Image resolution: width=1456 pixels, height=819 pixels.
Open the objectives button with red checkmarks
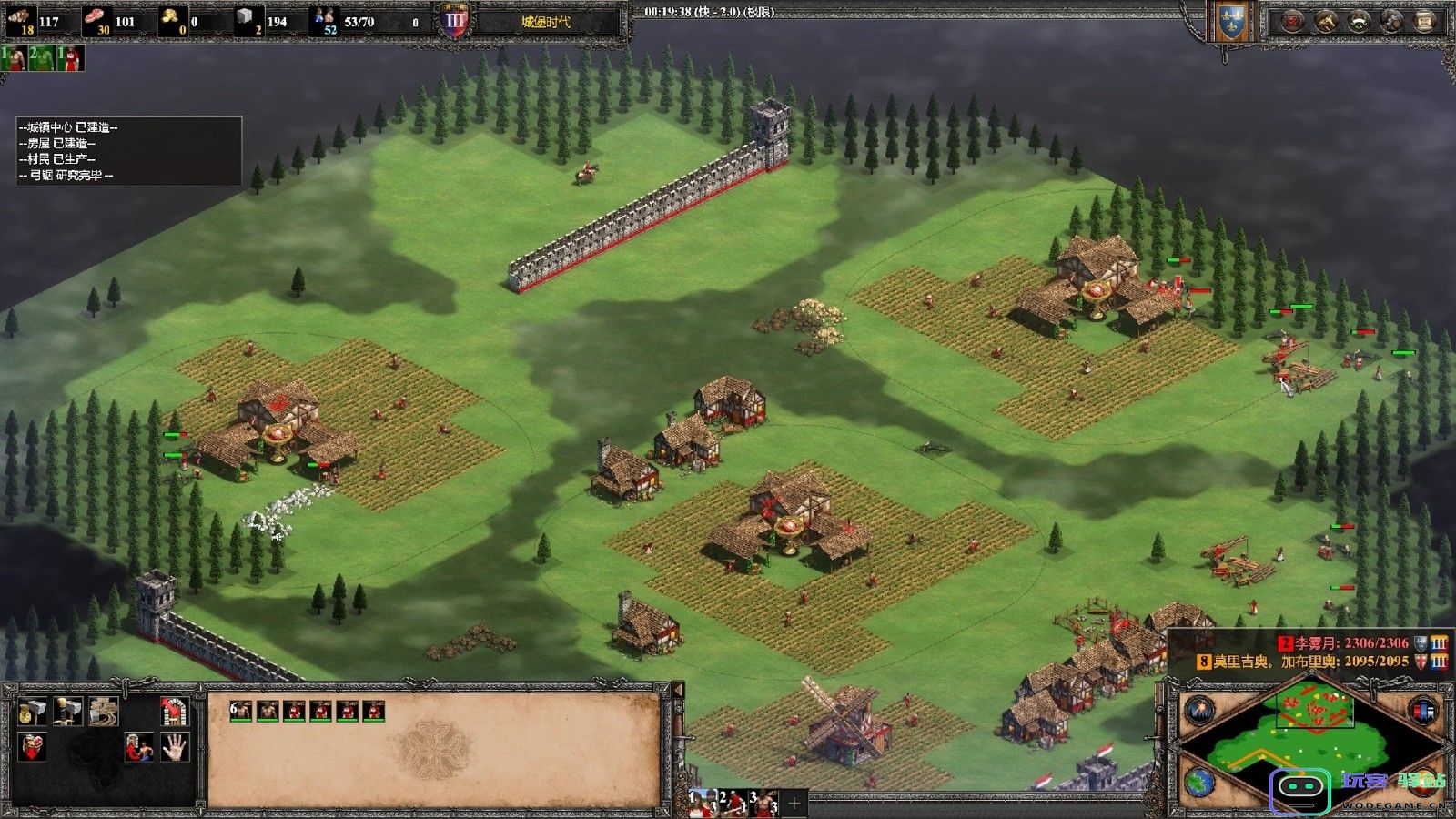pos(1290,22)
